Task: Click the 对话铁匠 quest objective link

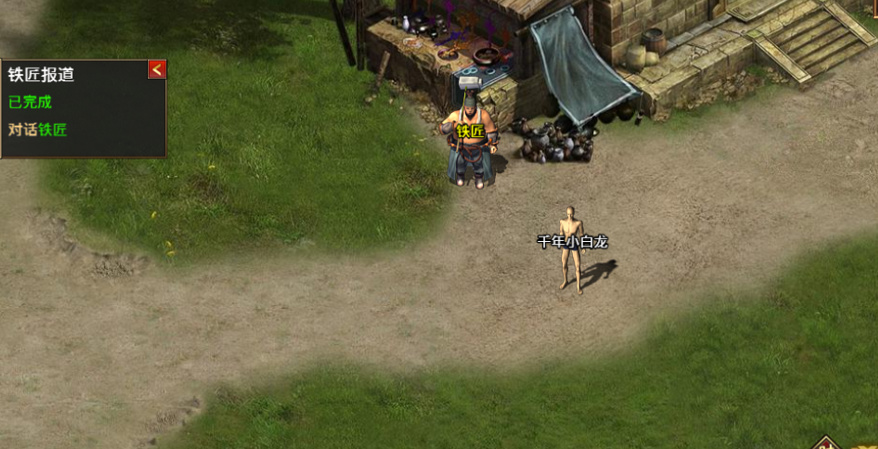Action: click(x=38, y=129)
